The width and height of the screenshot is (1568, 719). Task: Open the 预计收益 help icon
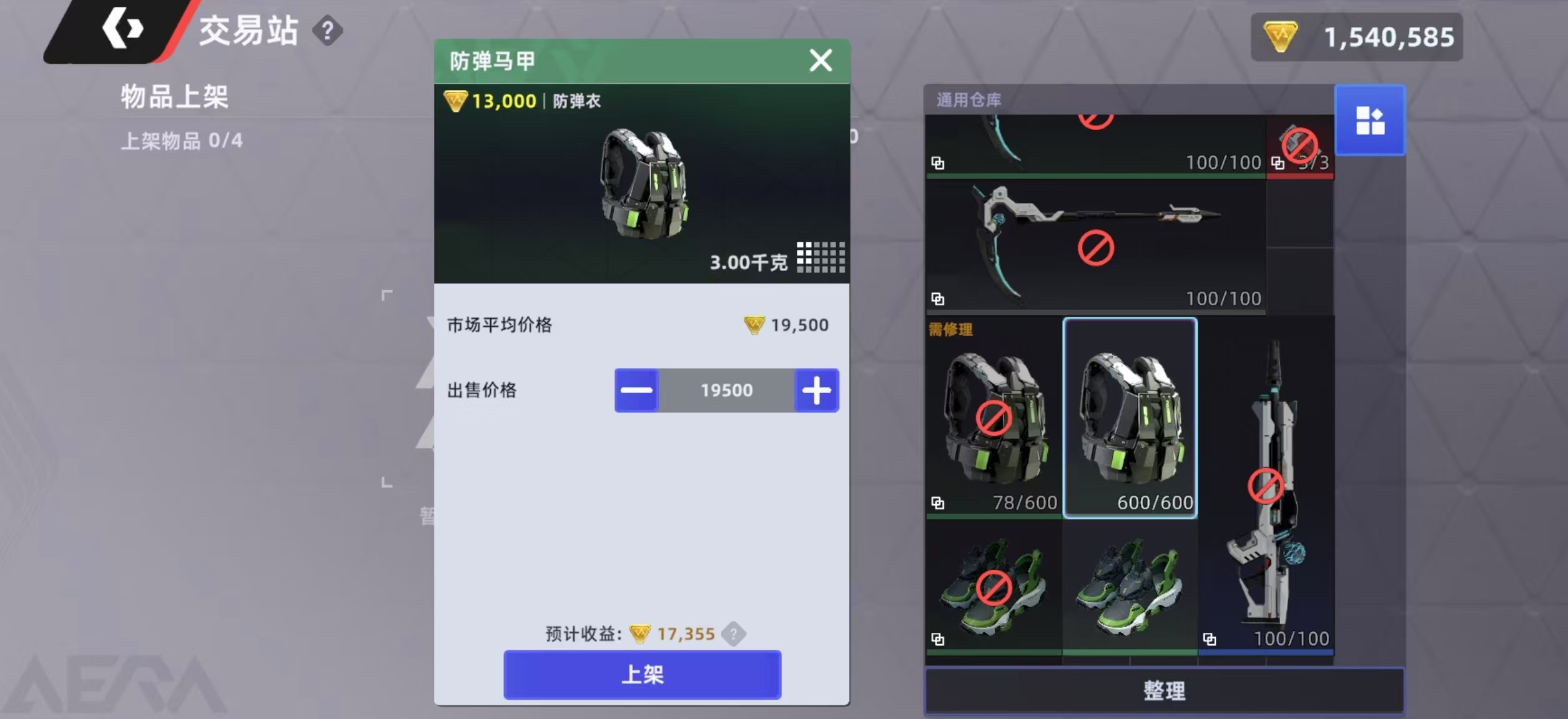click(735, 633)
